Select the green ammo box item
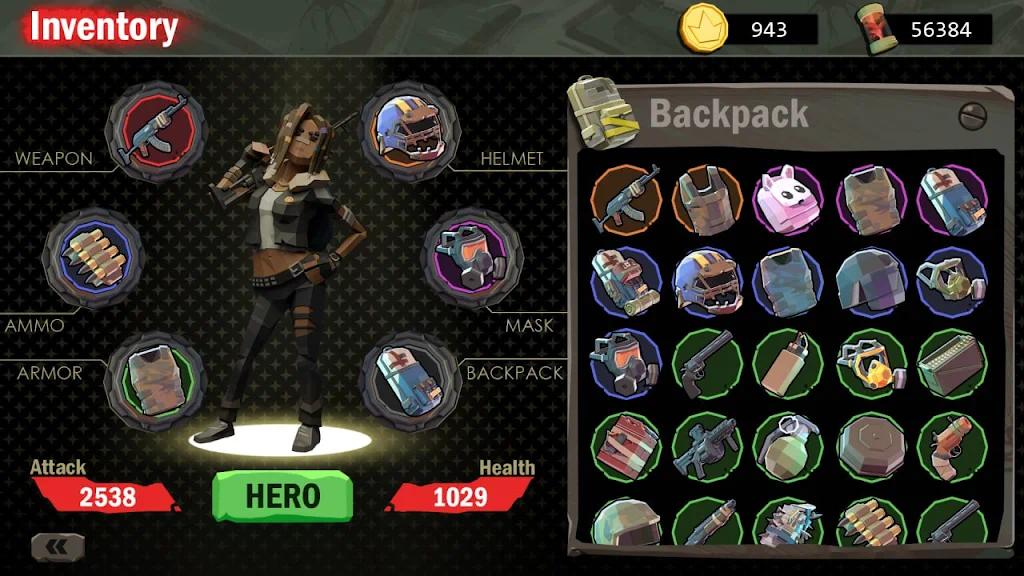 [951, 364]
